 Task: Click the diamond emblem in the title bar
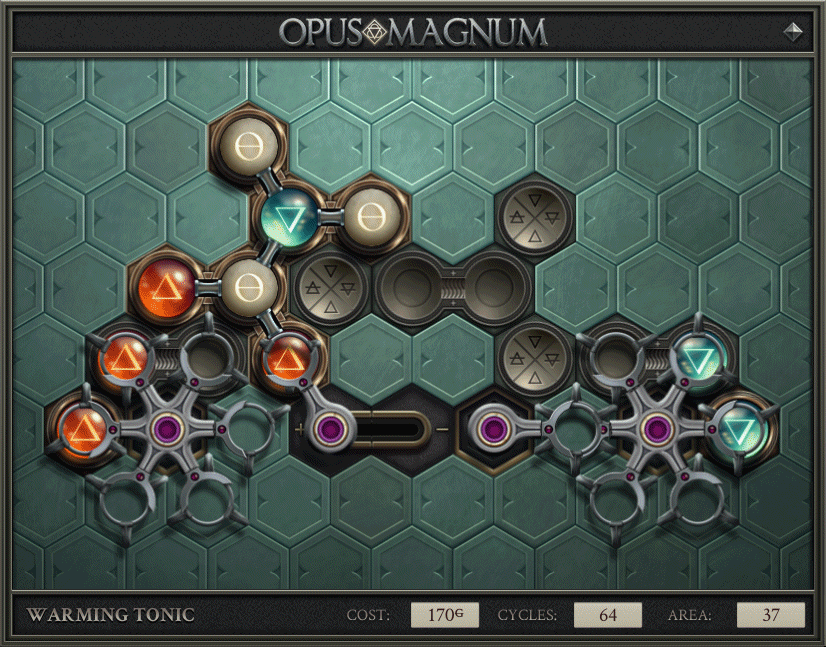(793, 31)
